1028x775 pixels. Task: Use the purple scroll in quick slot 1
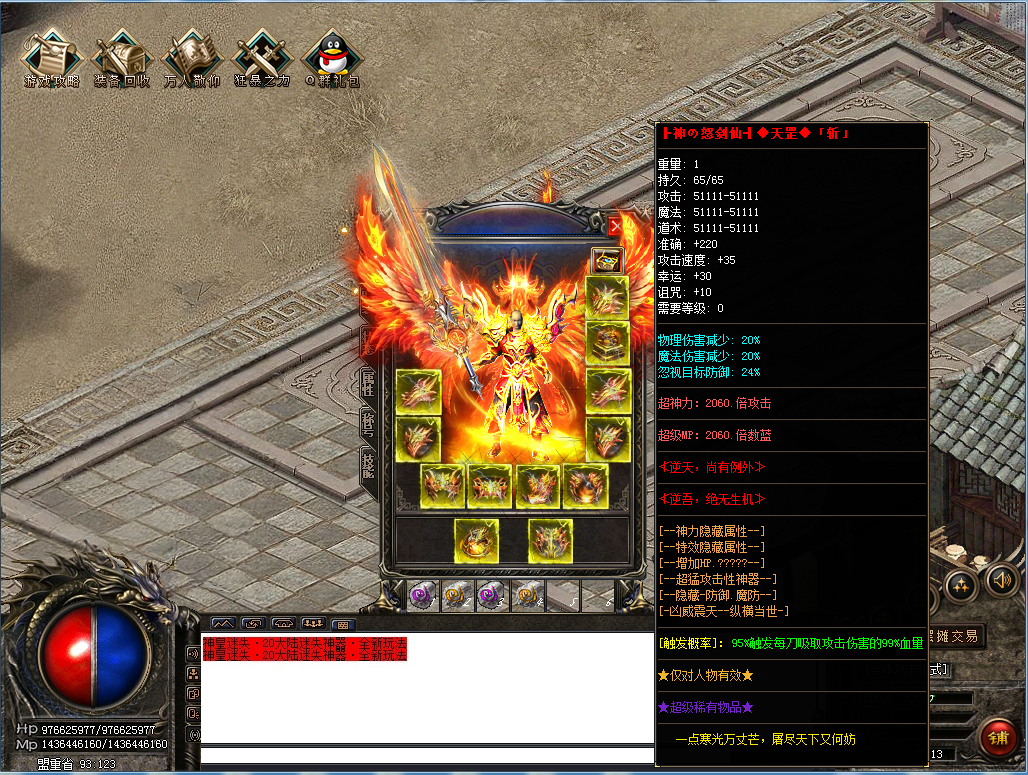coord(422,596)
